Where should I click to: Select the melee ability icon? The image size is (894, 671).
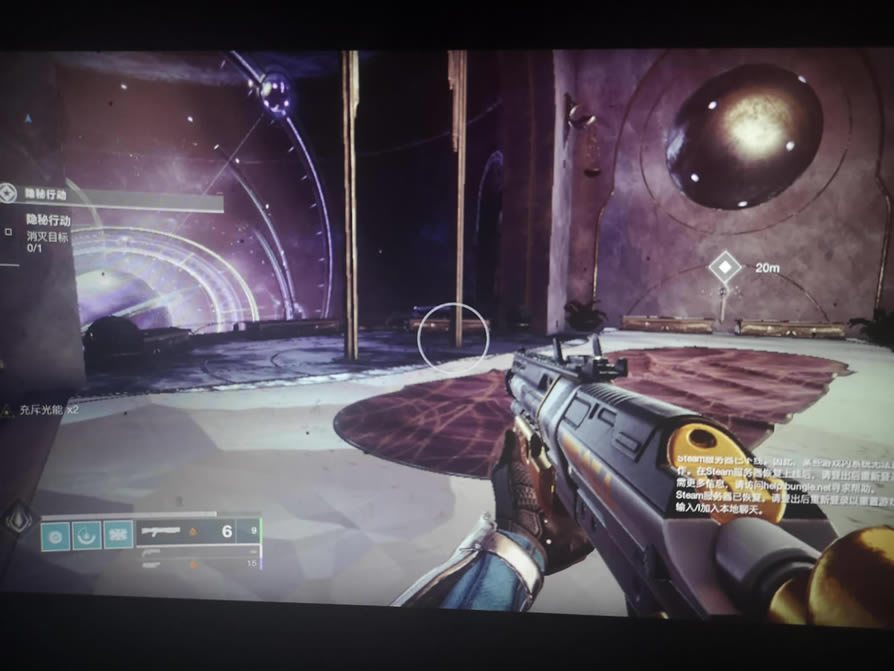87,533
